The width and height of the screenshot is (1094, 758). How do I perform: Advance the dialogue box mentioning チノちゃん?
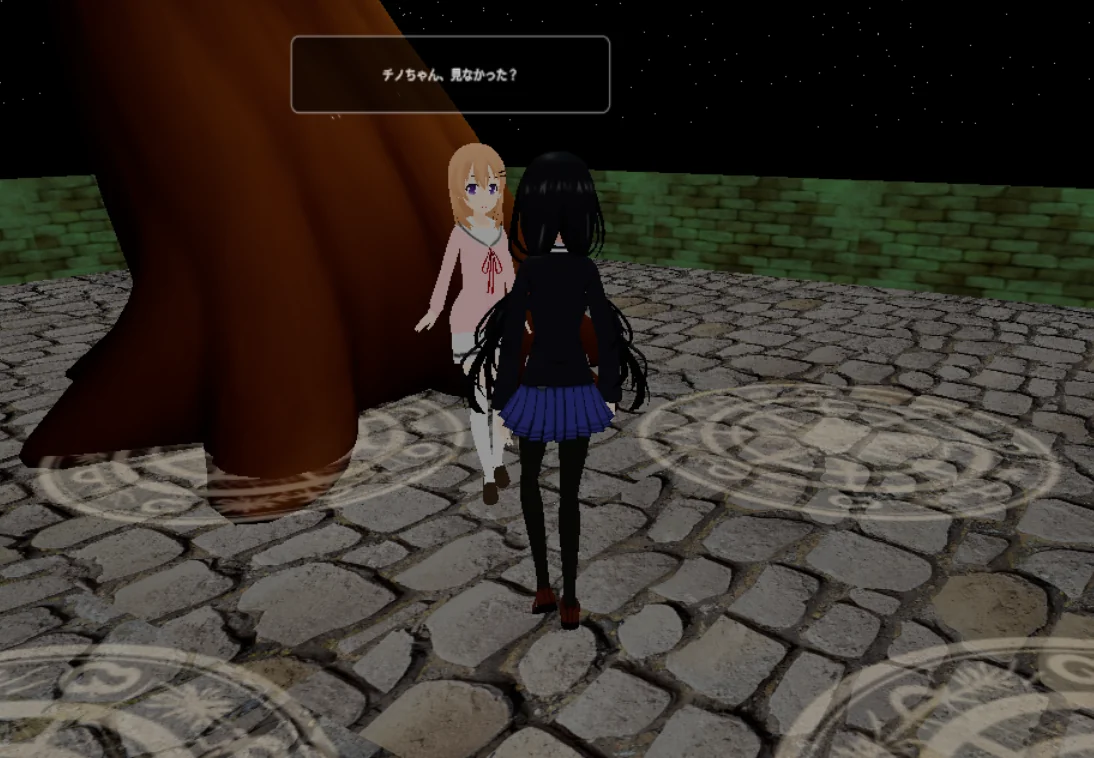pos(450,75)
